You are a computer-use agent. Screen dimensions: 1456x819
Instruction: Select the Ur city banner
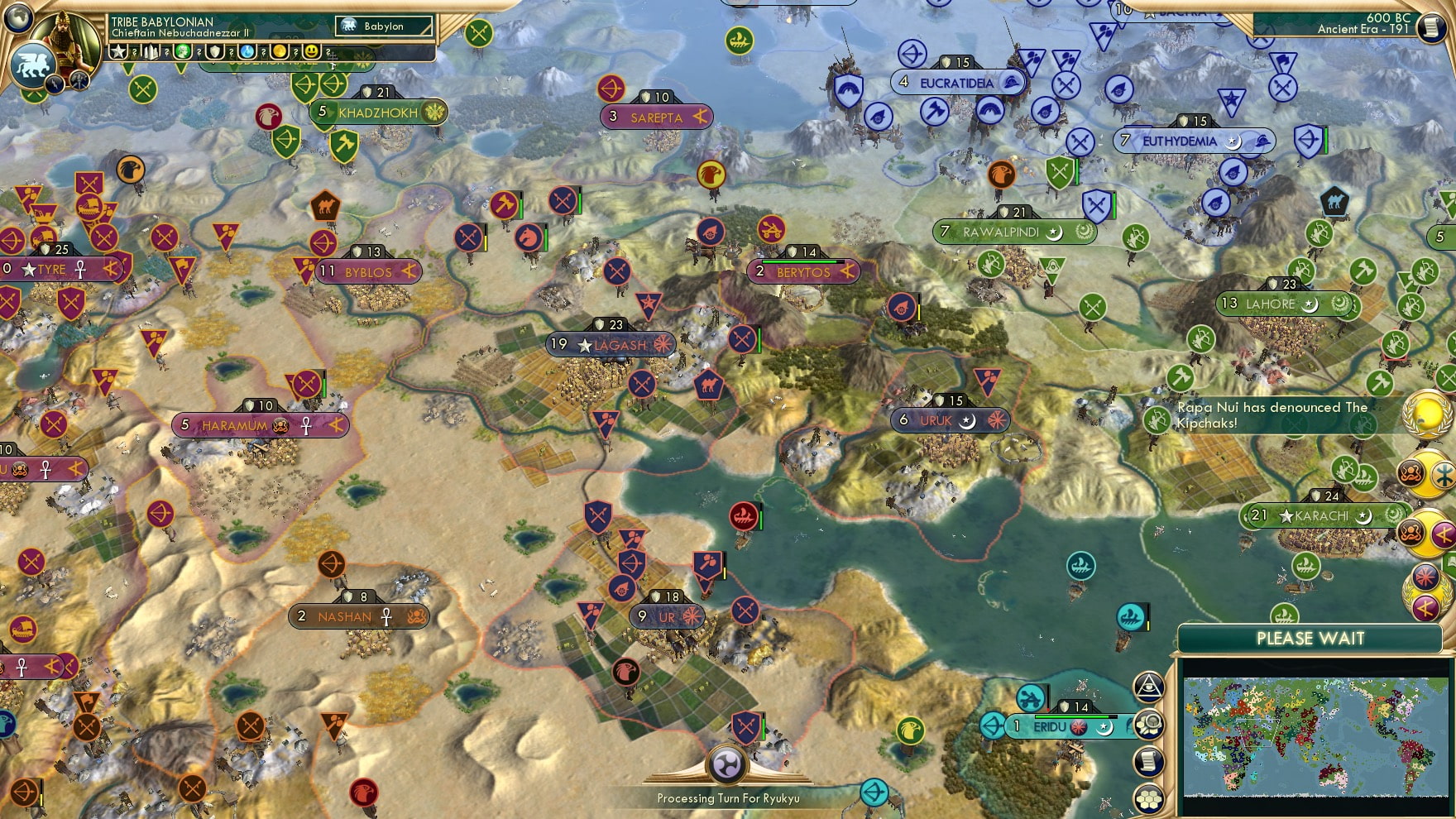tap(668, 617)
